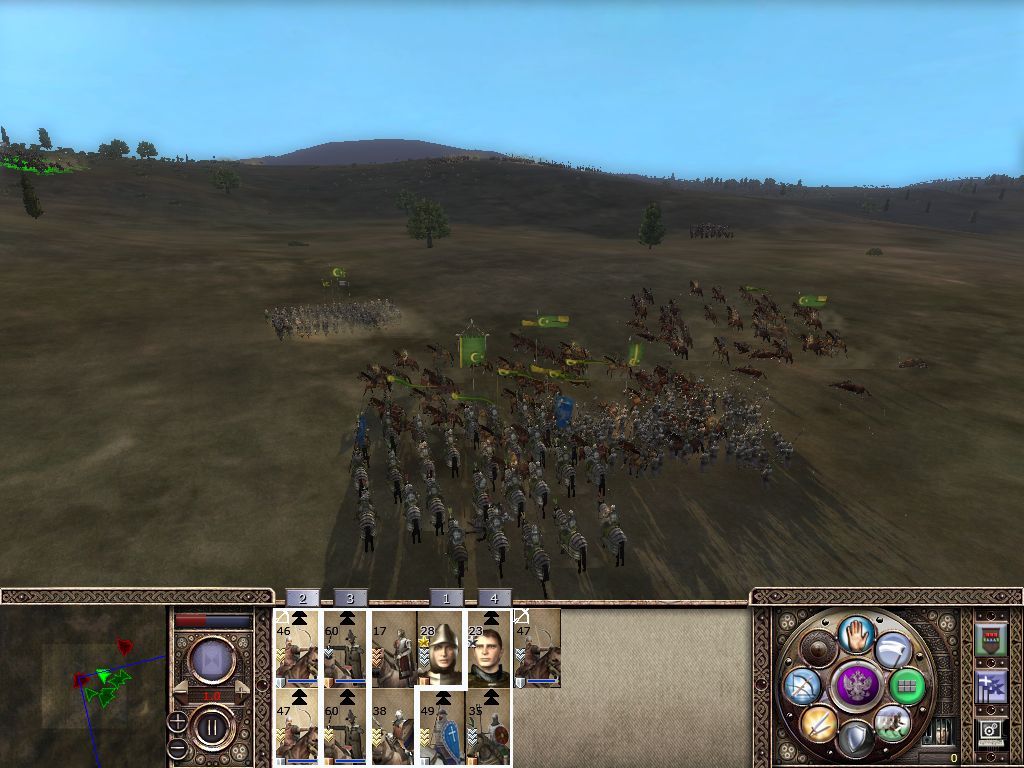Open group formations with the green grid button
This screenshot has height=768, width=1024.
point(908,686)
